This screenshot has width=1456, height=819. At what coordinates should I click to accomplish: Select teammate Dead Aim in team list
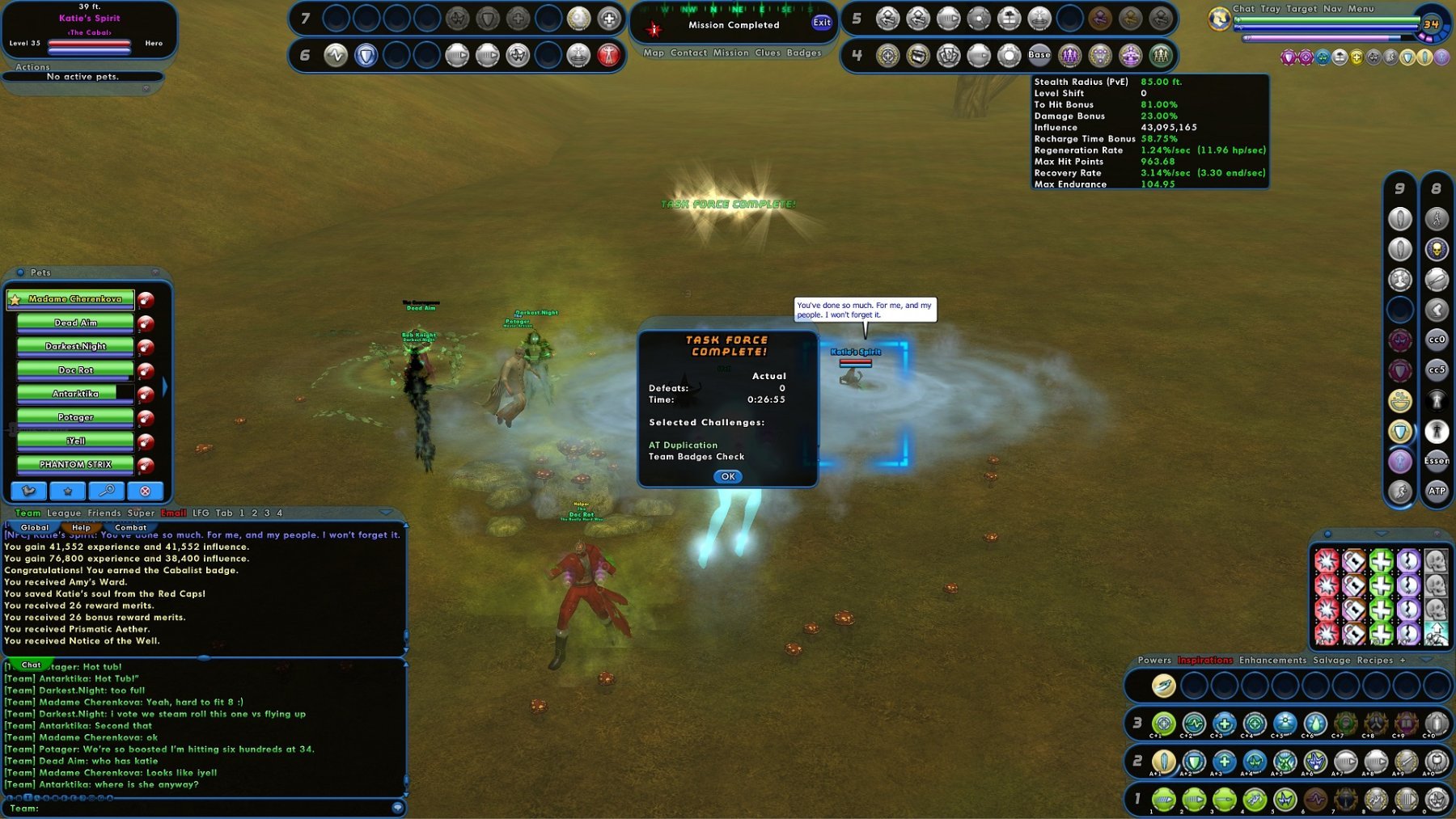tap(75, 323)
